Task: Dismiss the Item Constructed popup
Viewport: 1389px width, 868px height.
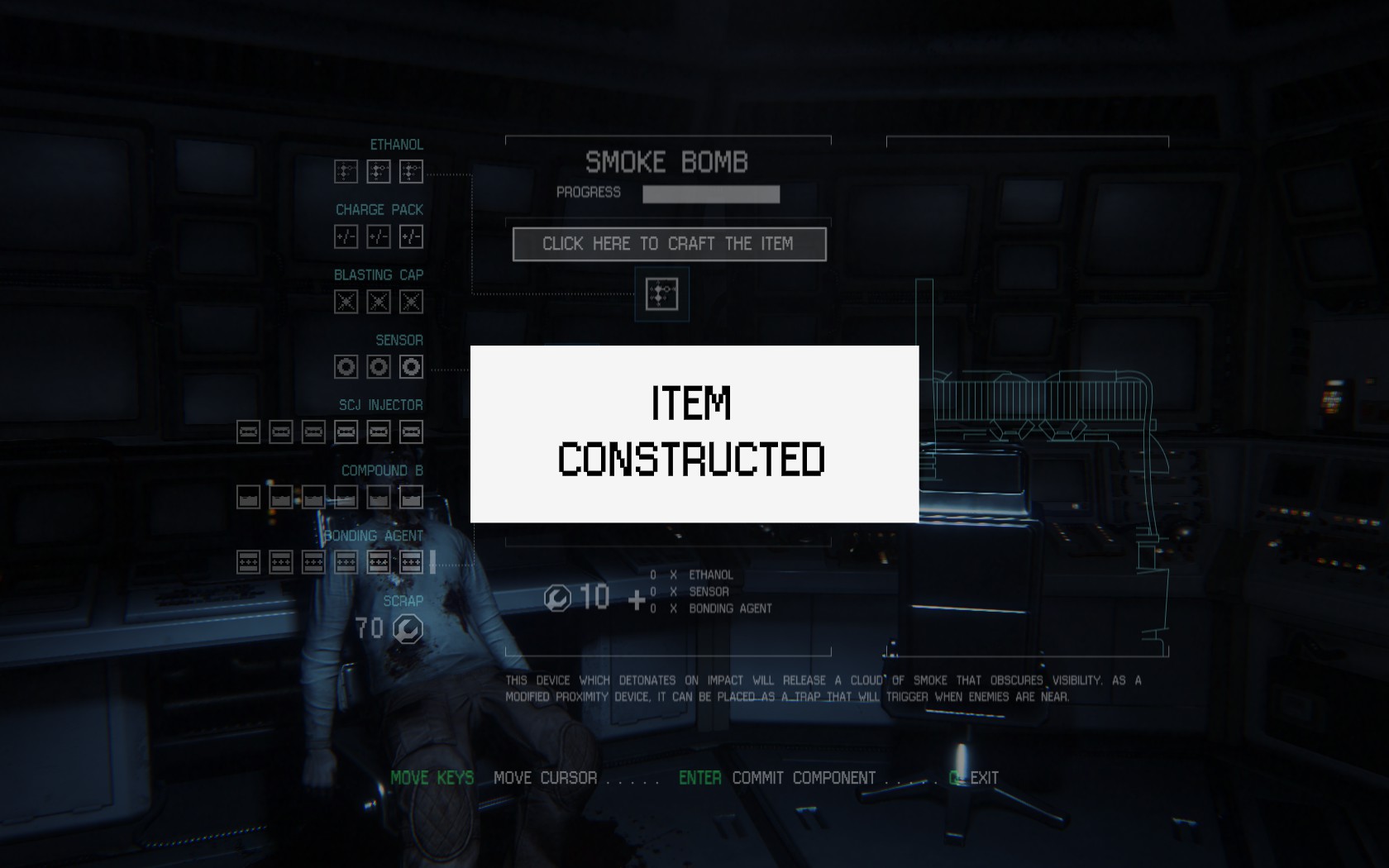Action: pyautogui.click(x=694, y=433)
